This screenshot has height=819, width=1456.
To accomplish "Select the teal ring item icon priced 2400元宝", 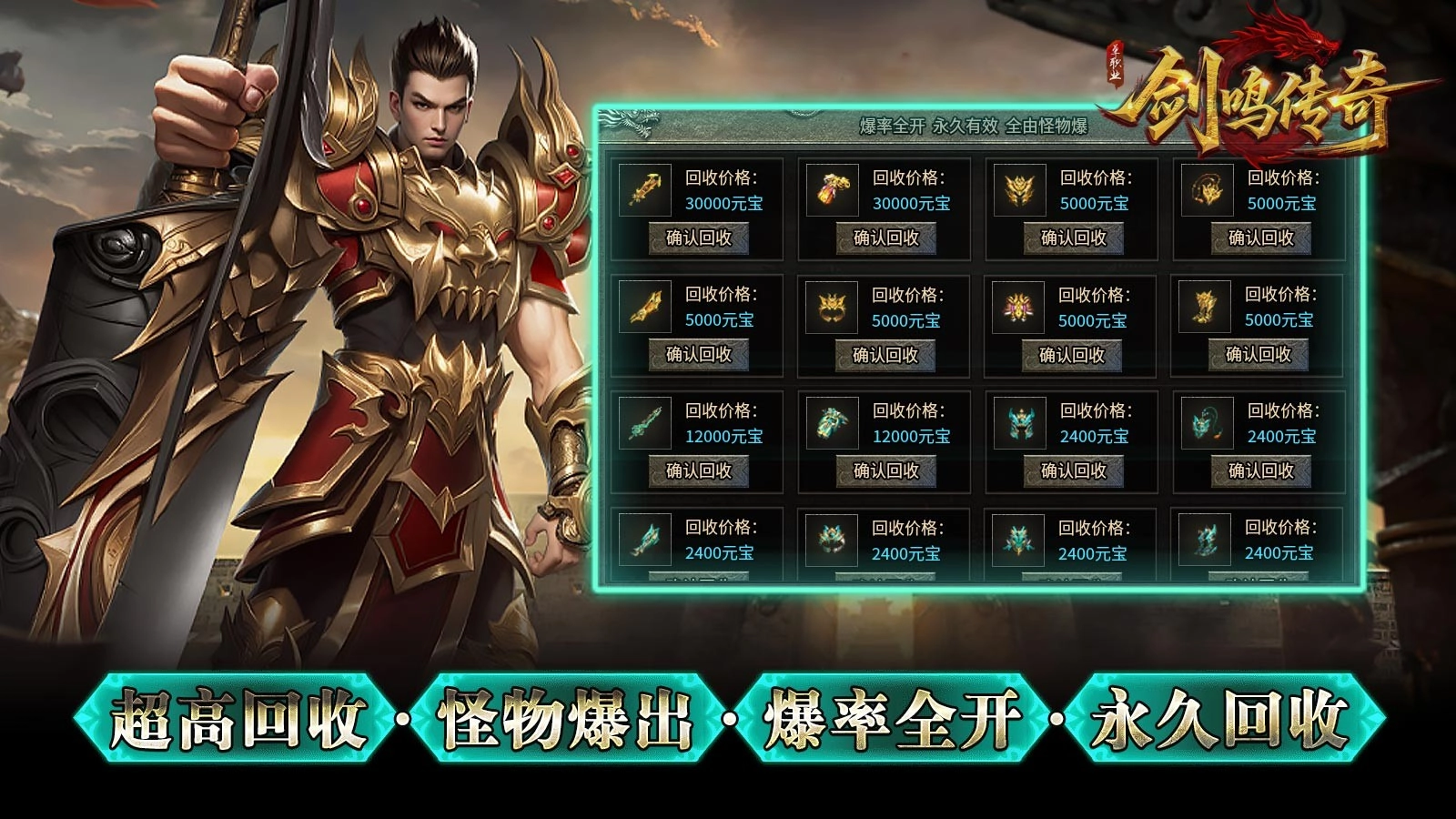I will pyautogui.click(x=833, y=541).
